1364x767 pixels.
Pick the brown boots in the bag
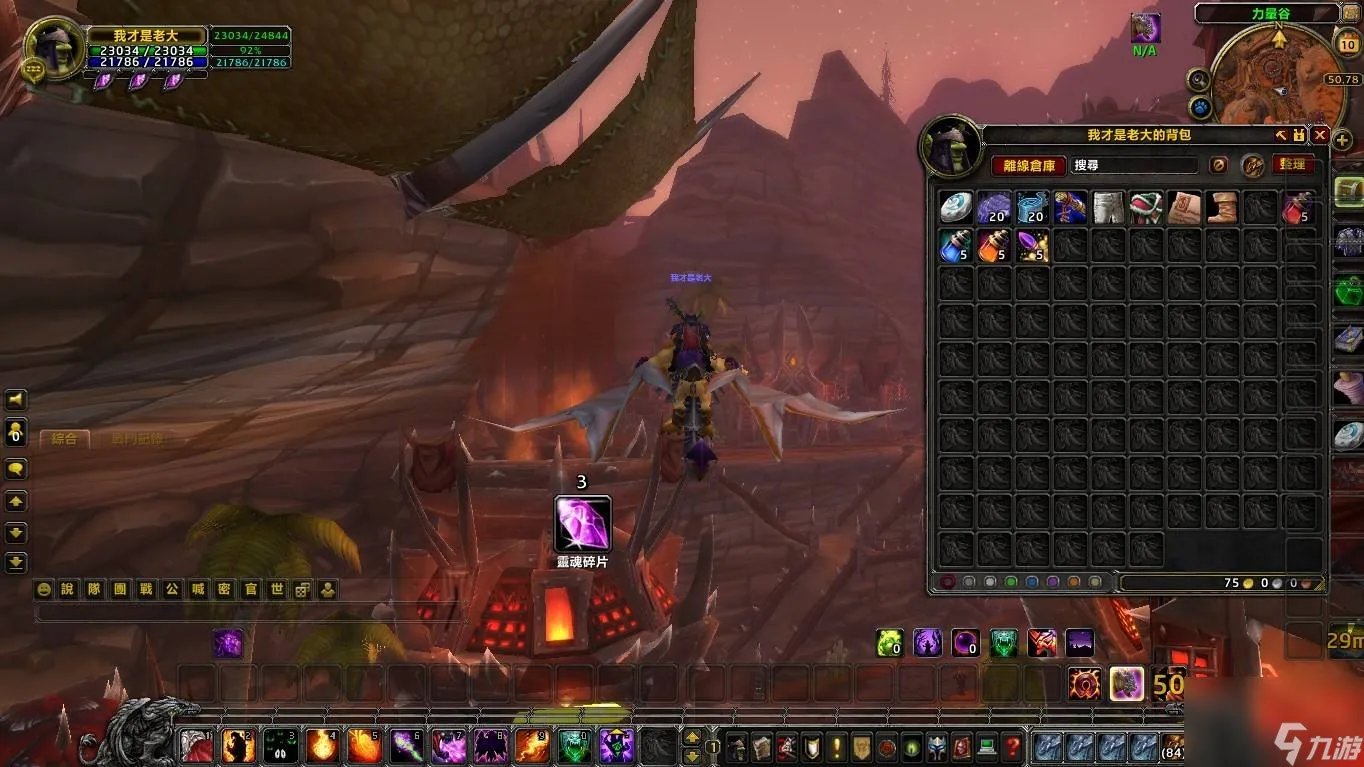tap(1222, 207)
